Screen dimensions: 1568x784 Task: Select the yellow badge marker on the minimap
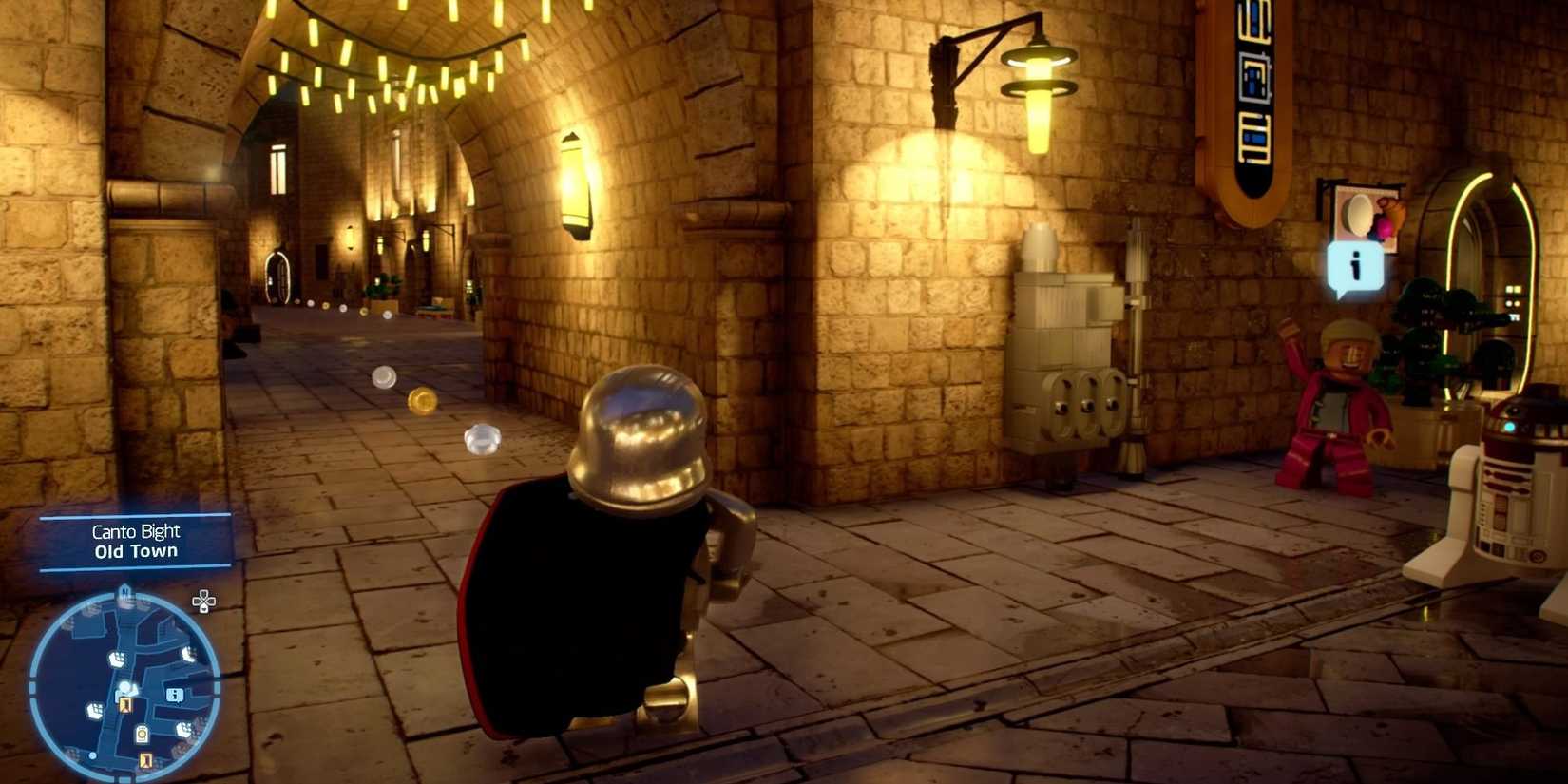142,734
